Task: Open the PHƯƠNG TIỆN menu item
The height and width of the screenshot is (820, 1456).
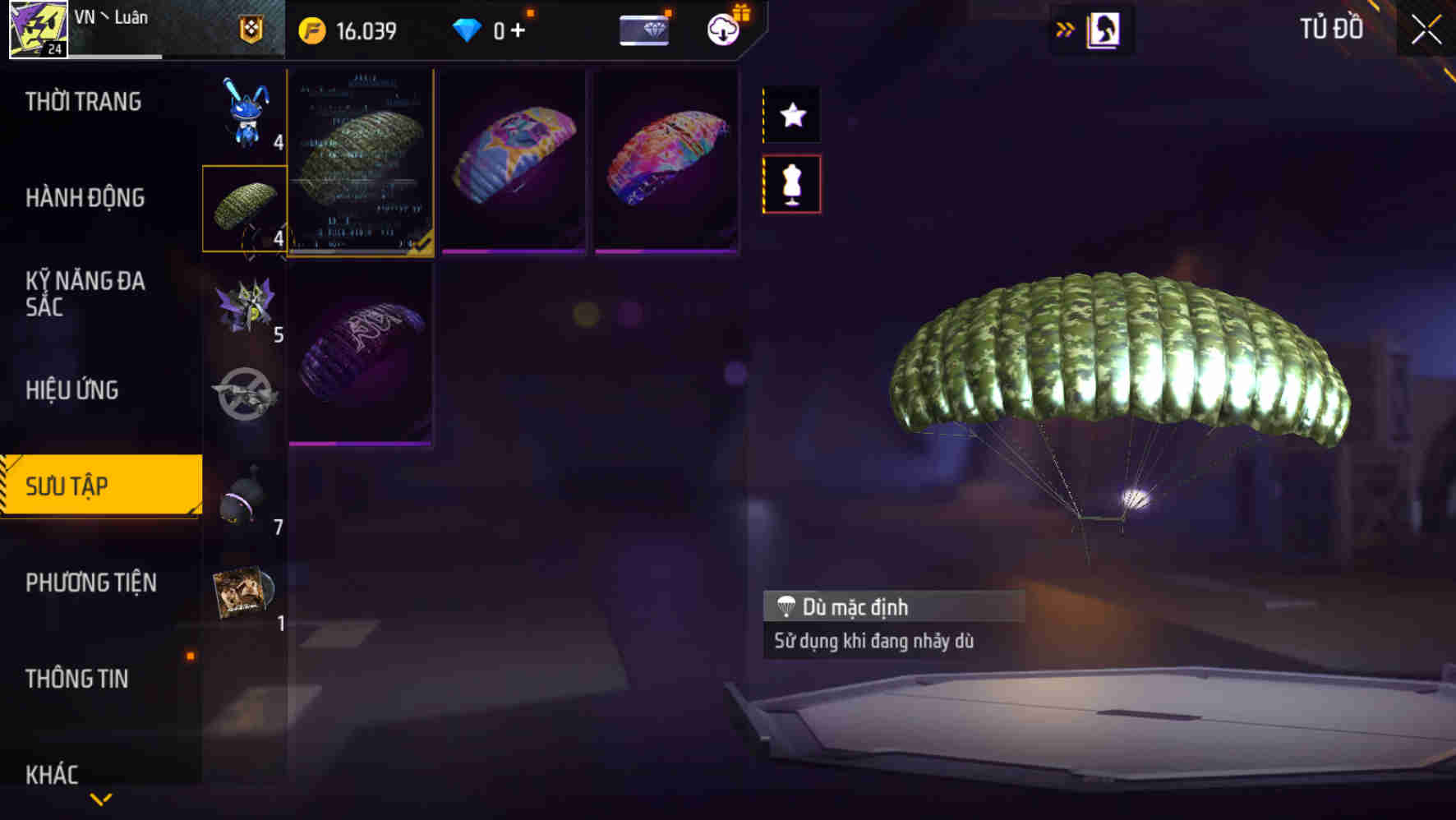Action: coord(92,583)
